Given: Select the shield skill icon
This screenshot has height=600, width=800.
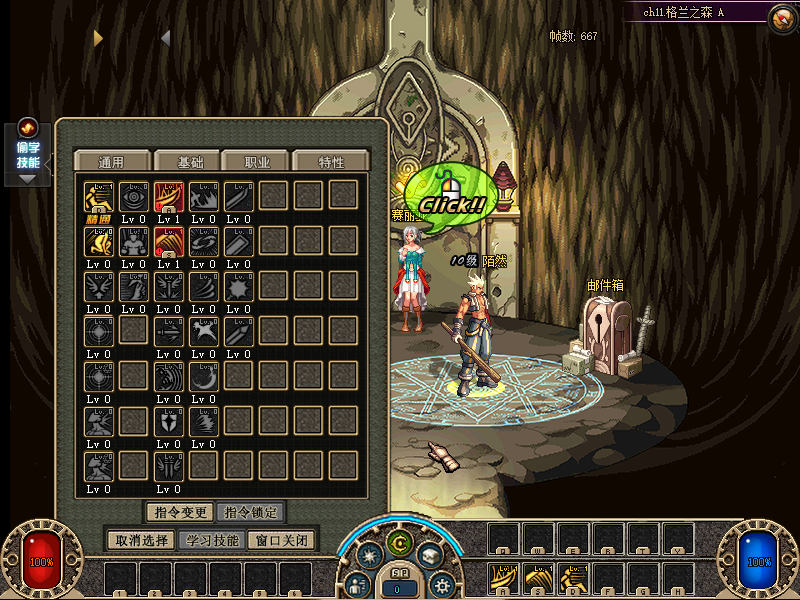Looking at the screenshot, I should (168, 421).
